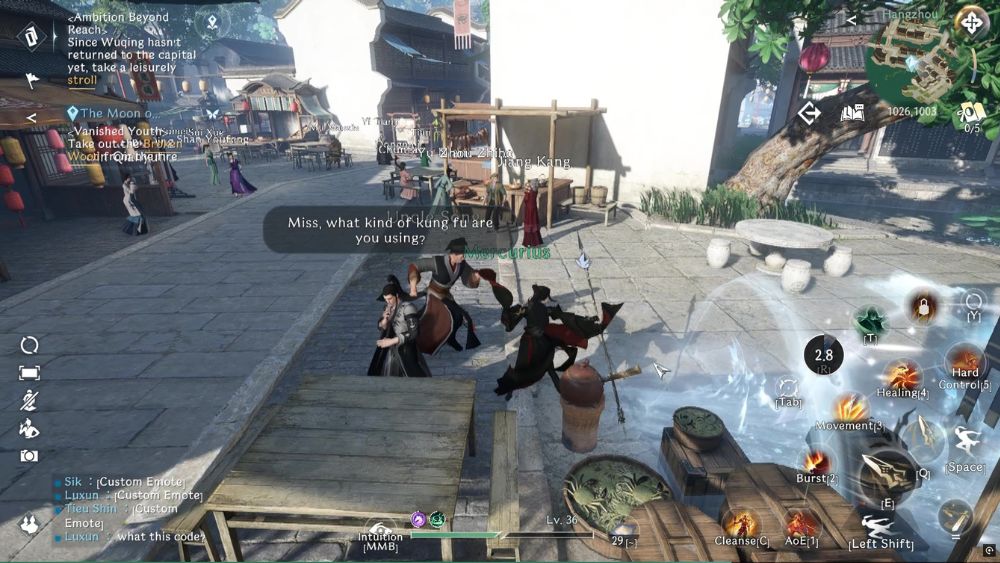
Task: Collapse the minimap with the arrow button
Action: [852, 19]
